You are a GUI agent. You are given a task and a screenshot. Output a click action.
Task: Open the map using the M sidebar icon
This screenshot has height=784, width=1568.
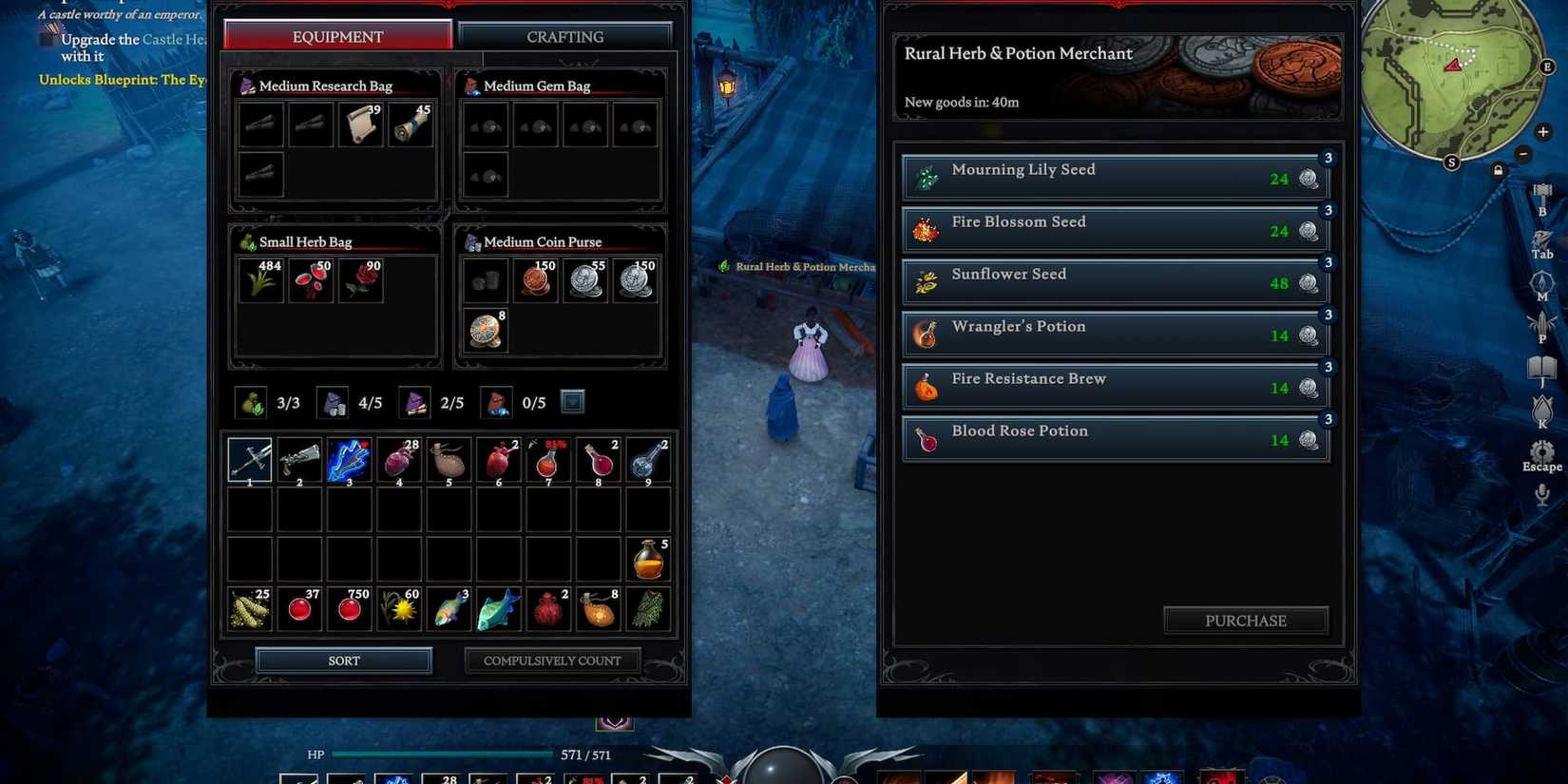[1541, 283]
